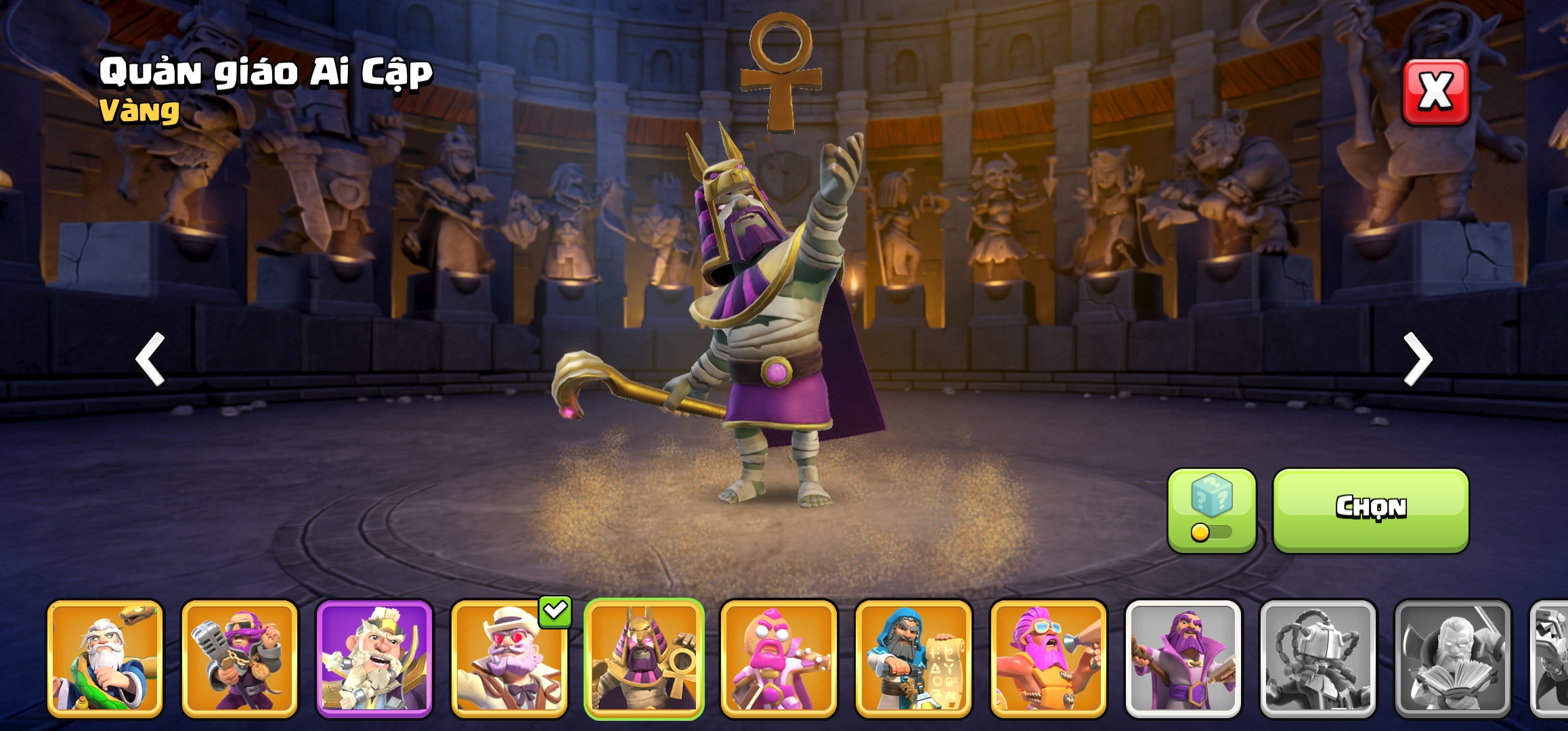Go to the previous skin with left arrow
1568x731 pixels.
pos(150,359)
